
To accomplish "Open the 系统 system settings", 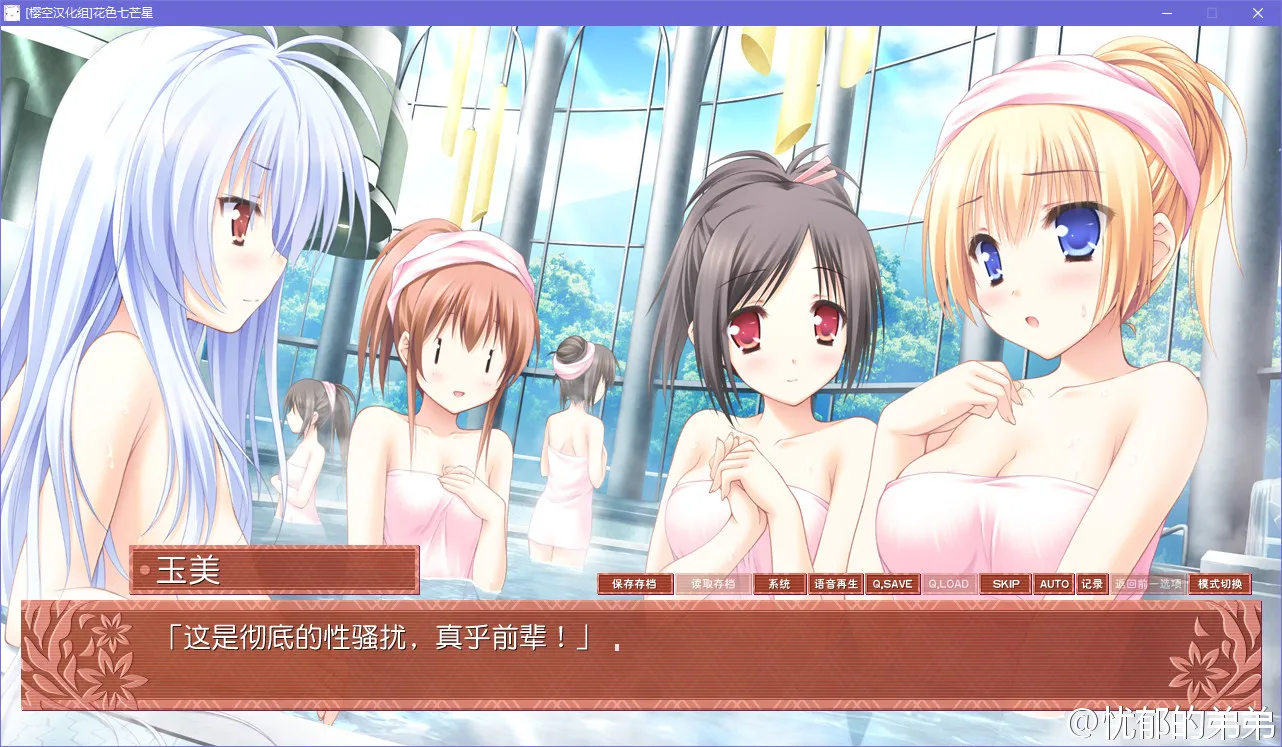I will pos(779,584).
